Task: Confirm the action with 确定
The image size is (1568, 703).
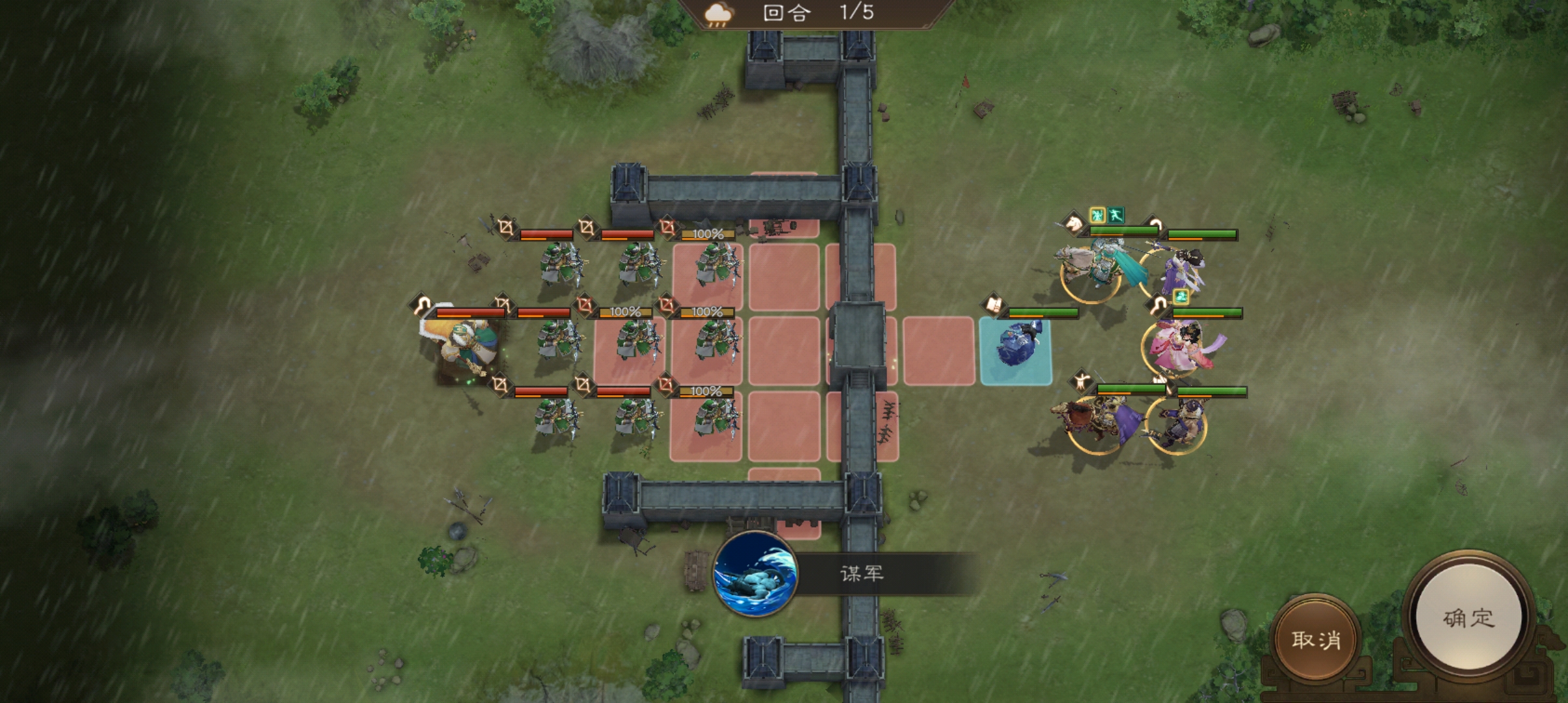Action: point(1468,617)
